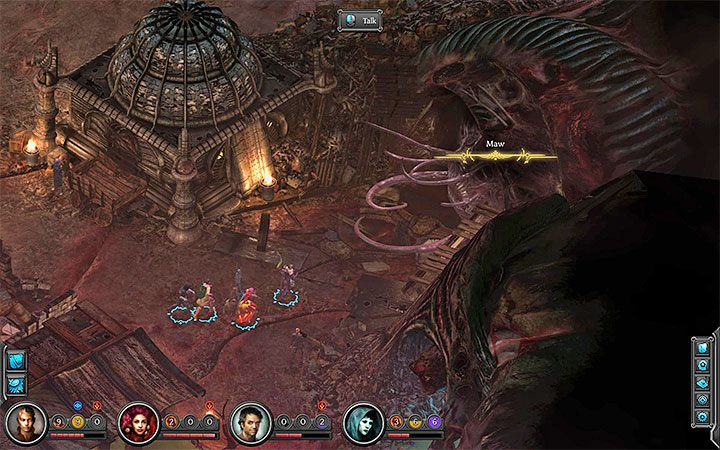The image size is (720, 450).
Task: Open the top icon of the right menu bar
Action: point(701,346)
